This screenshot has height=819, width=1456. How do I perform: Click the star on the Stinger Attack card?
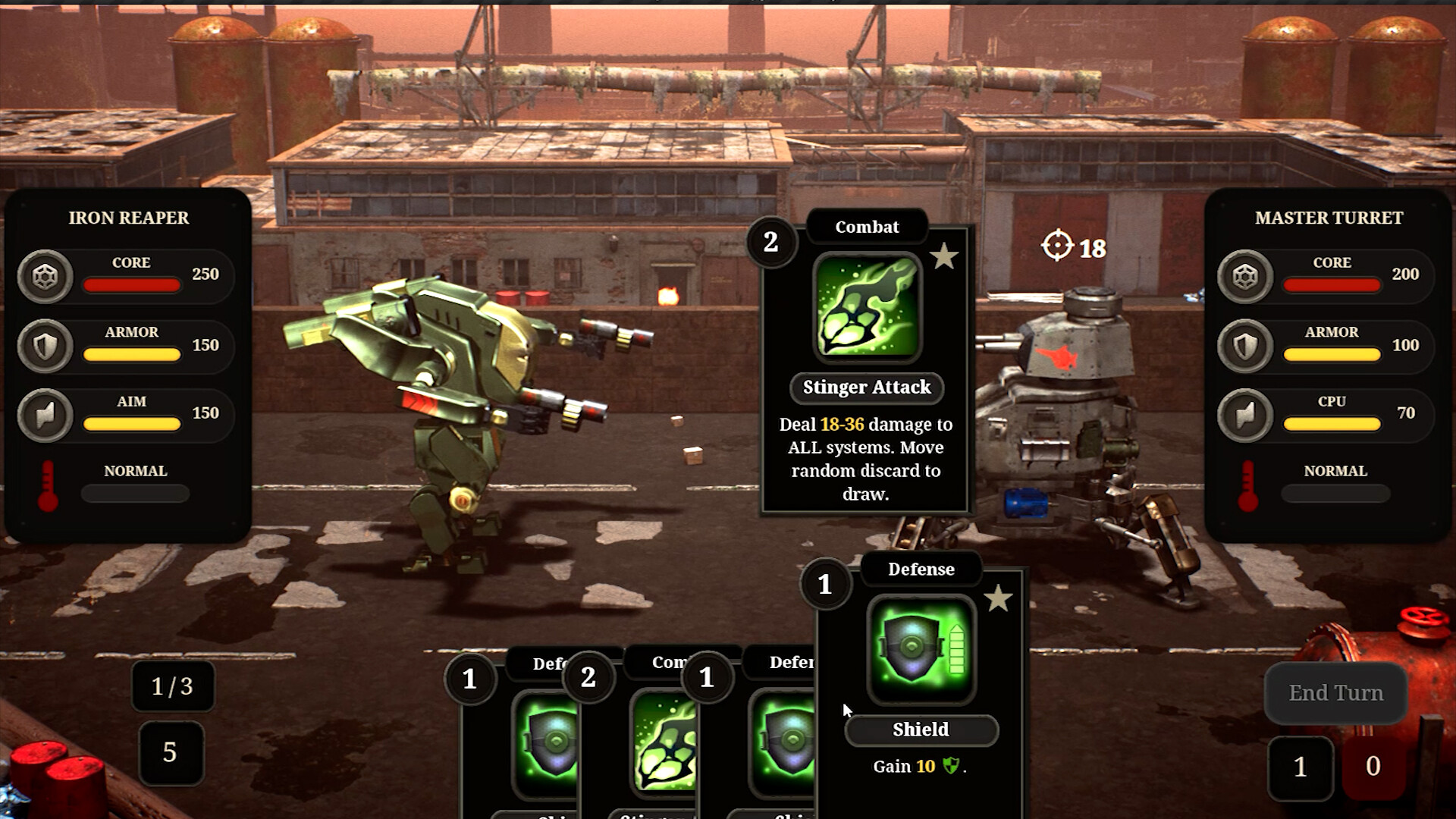[x=945, y=257]
